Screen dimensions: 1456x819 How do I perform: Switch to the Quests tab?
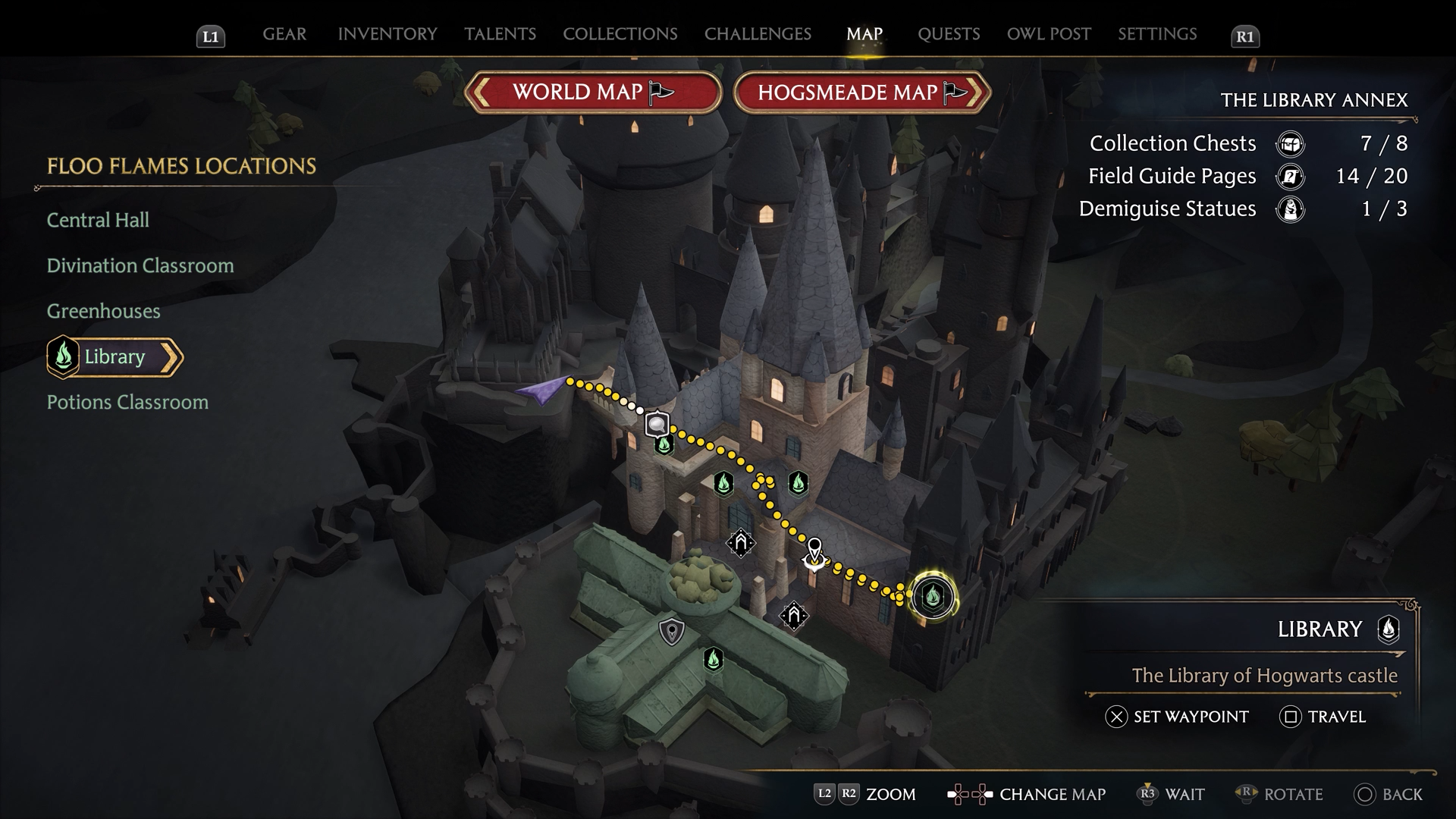pos(949,34)
